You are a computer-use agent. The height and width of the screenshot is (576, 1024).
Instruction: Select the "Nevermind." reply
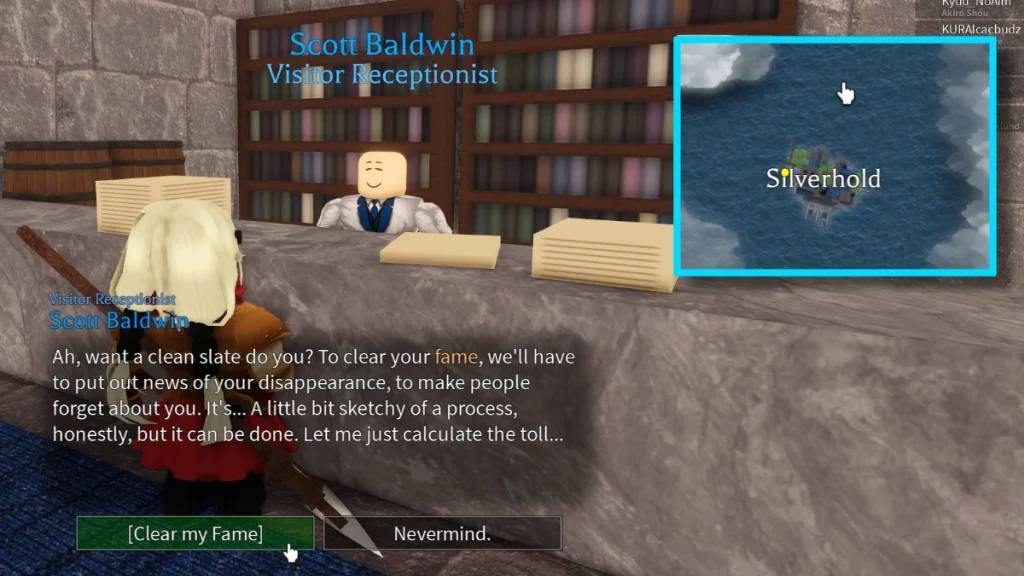(x=442, y=534)
